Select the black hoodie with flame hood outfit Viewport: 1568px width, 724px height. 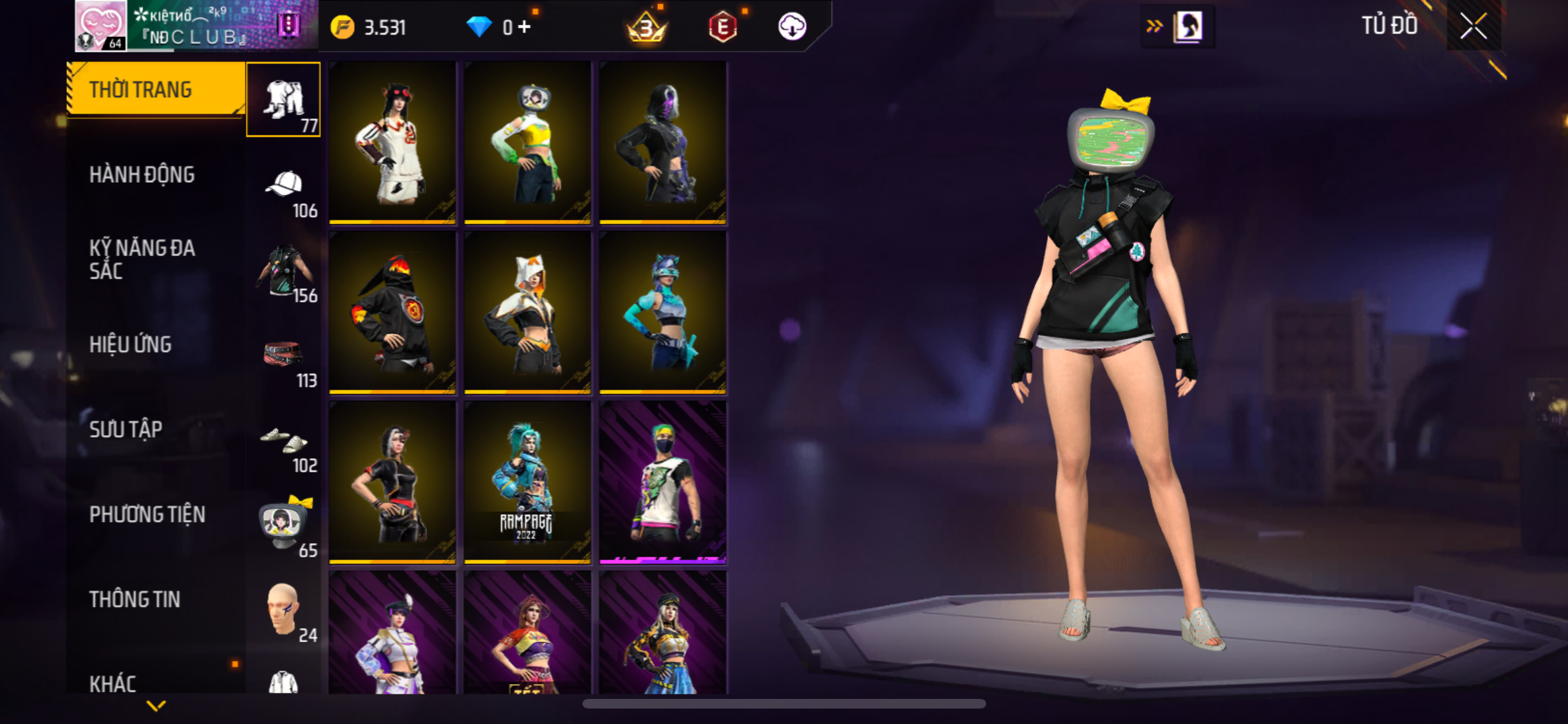tap(392, 312)
